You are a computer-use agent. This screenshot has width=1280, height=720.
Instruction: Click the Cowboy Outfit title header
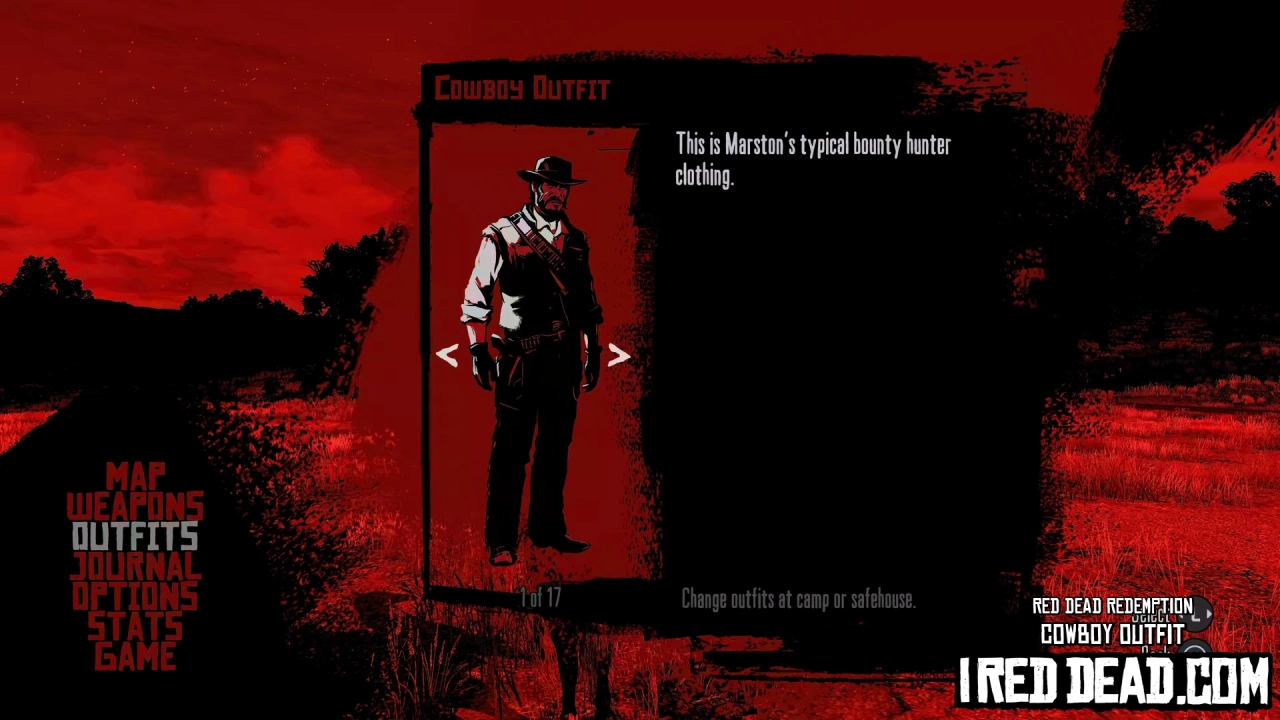[521, 88]
